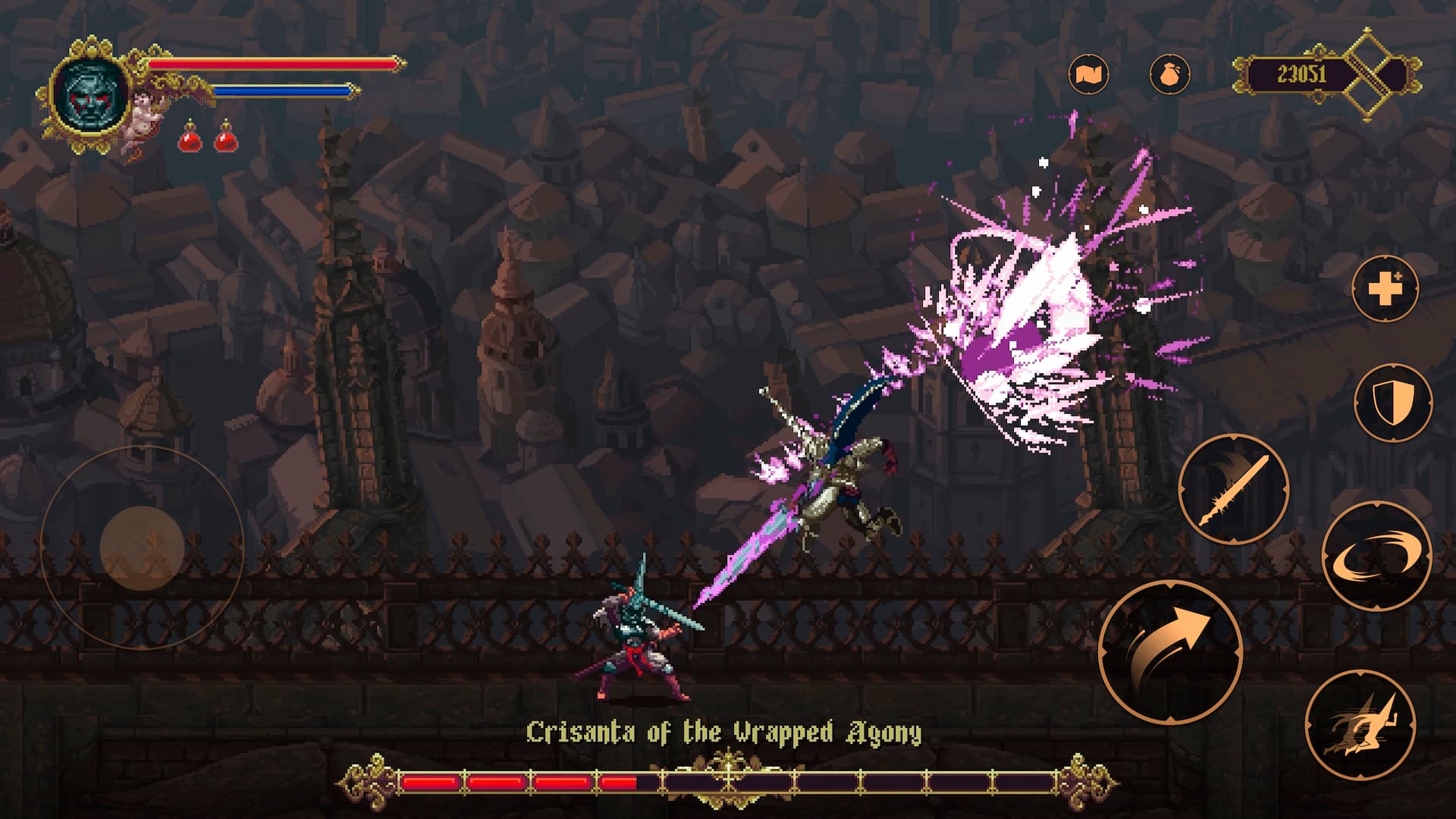Open the map with the map icon
Screen dimensions: 1456x819
[x=1089, y=74]
